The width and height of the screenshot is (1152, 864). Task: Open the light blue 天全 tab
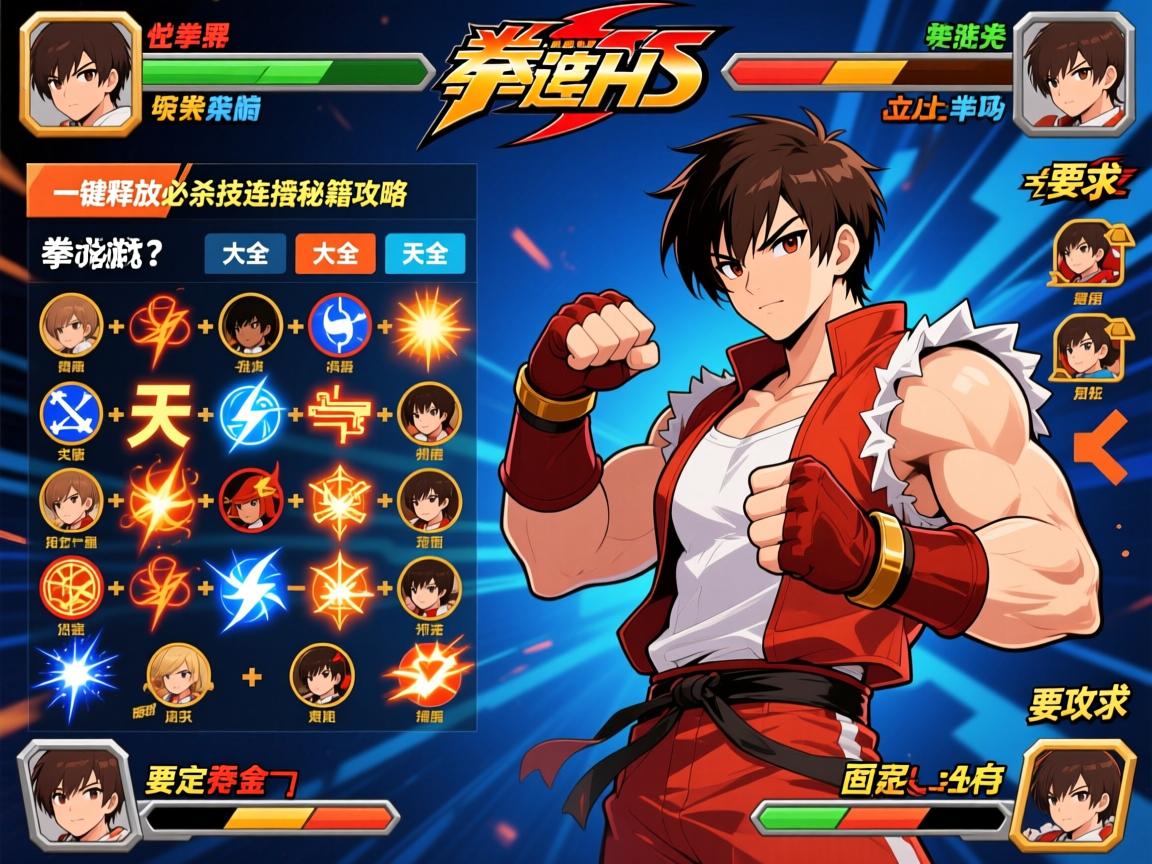coord(425,254)
